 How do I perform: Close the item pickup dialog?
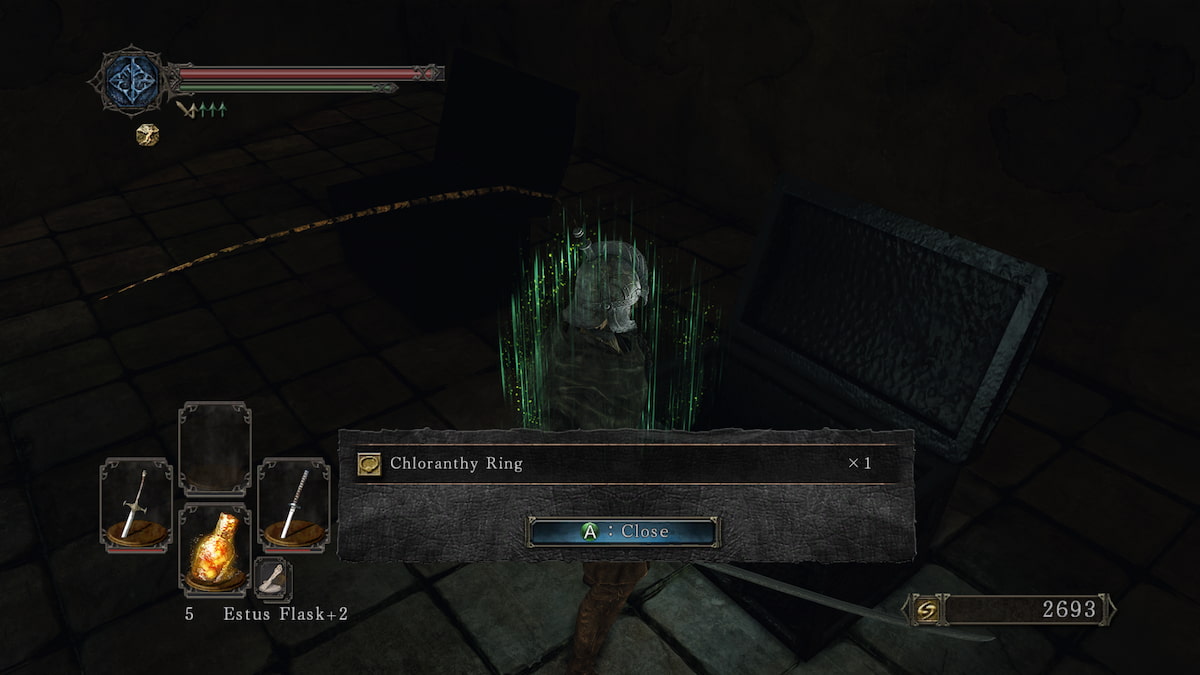(623, 531)
